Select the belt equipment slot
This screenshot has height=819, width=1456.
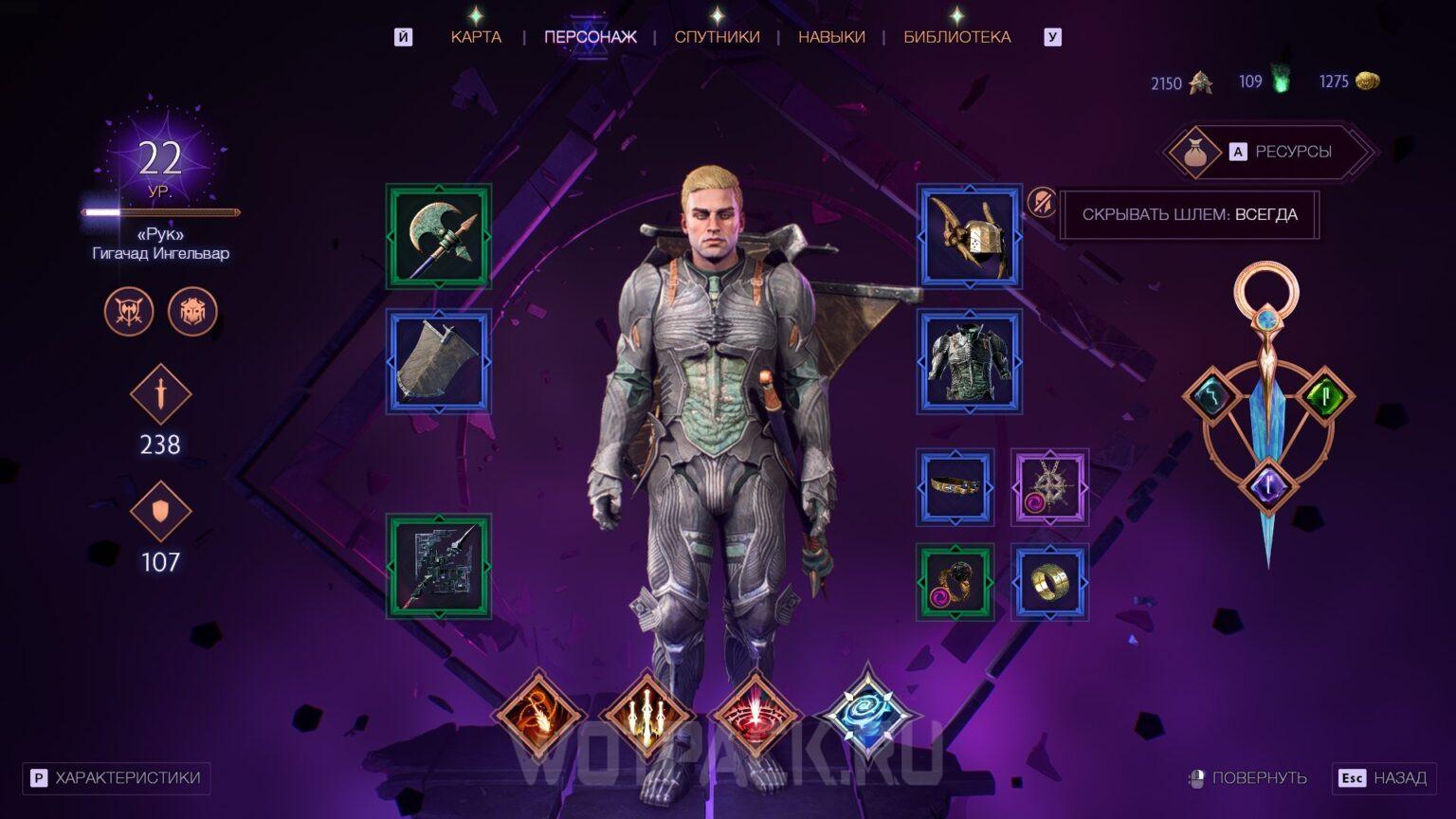955,485
